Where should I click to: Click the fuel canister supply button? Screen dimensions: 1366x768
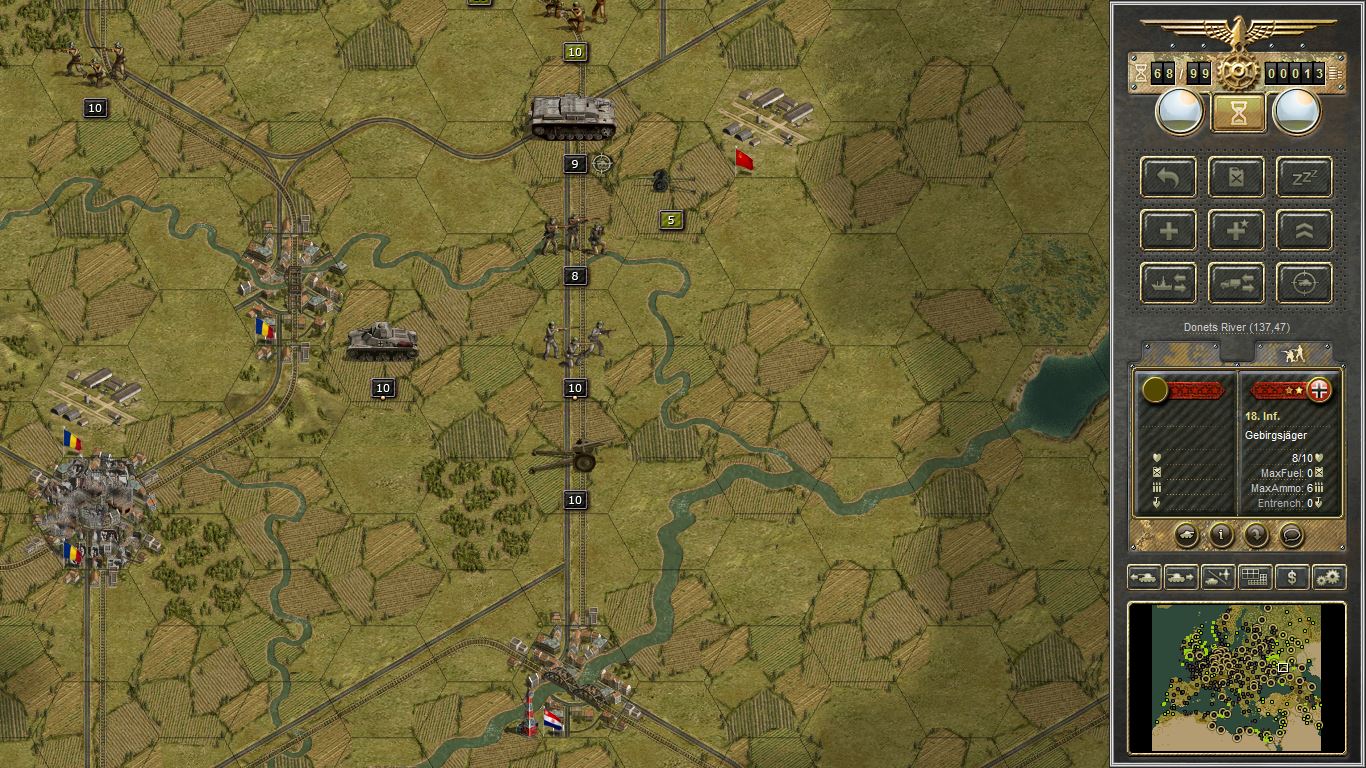coord(1236,177)
